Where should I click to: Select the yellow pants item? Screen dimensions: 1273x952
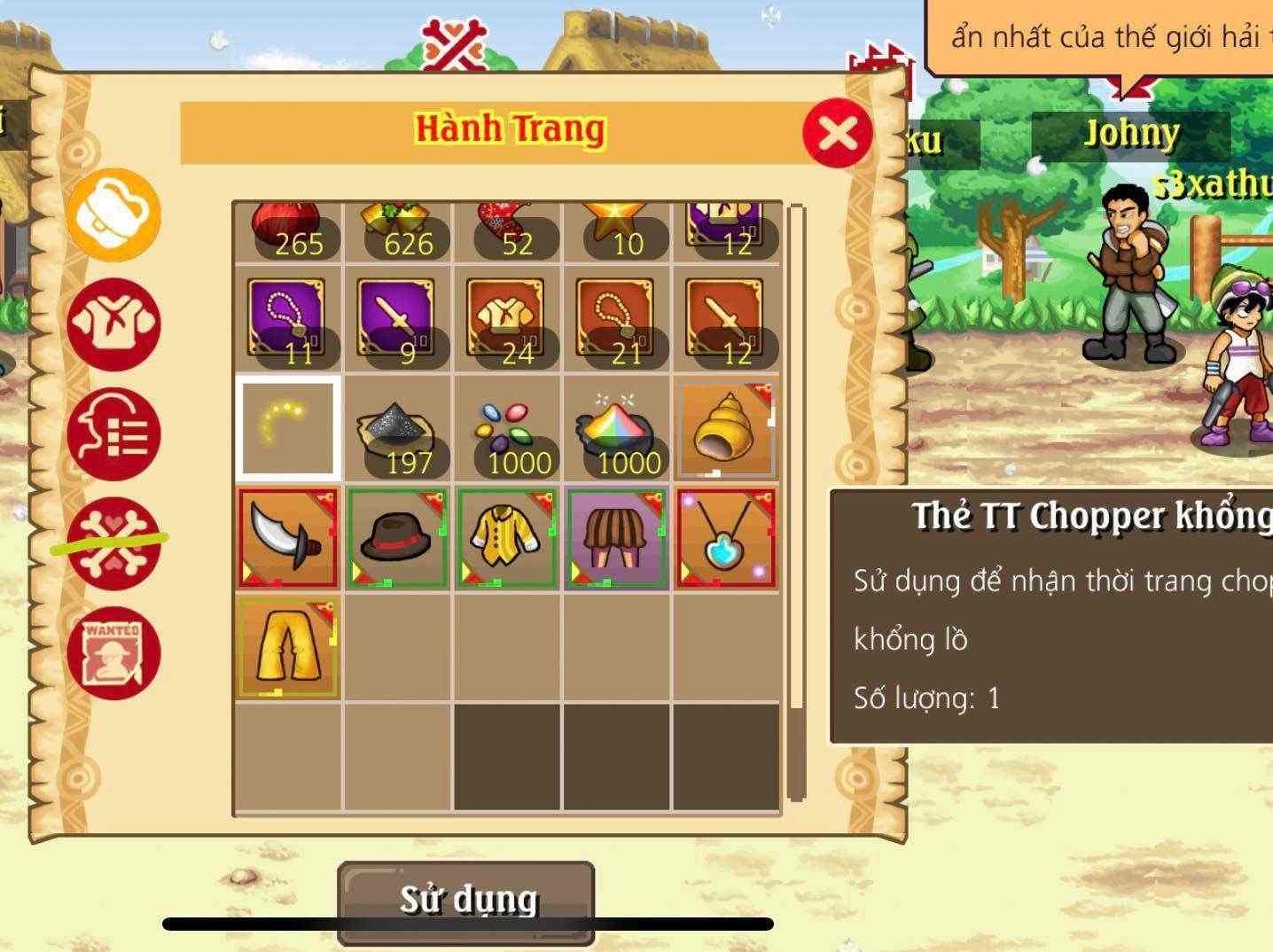click(x=288, y=647)
